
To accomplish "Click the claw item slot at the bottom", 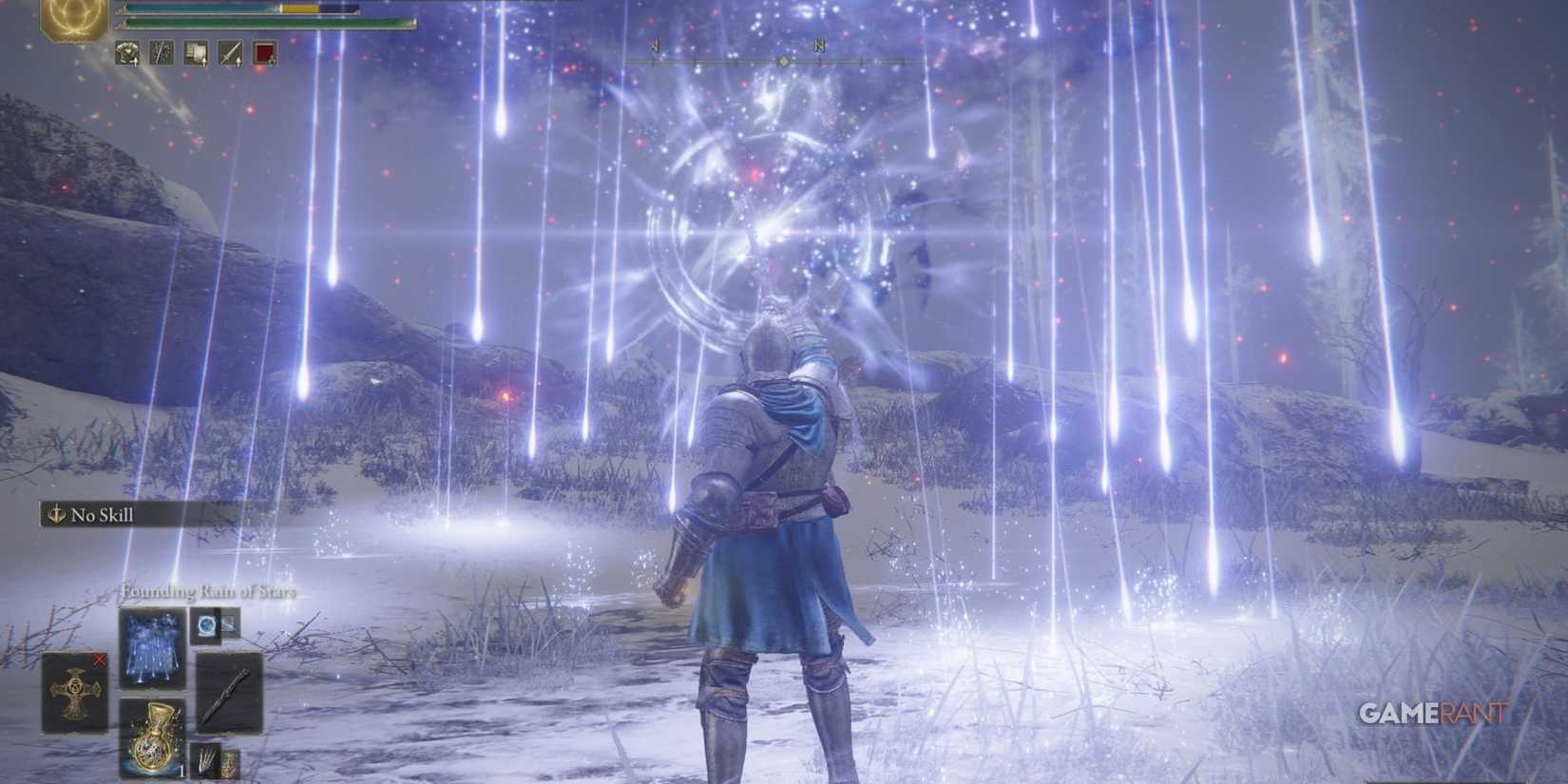I will (207, 758).
